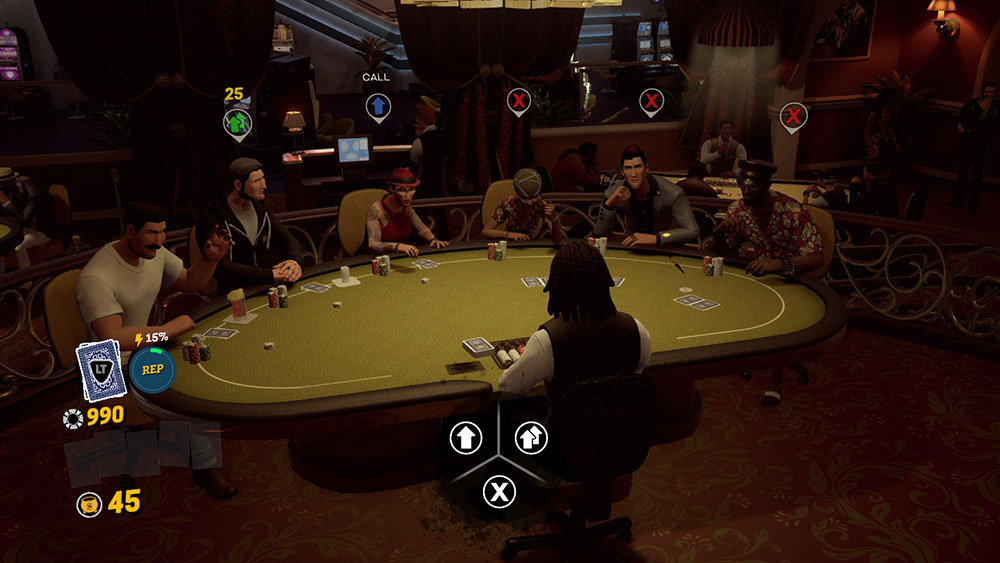Open the REP reputation badge
The image size is (1000, 563).
click(x=152, y=370)
